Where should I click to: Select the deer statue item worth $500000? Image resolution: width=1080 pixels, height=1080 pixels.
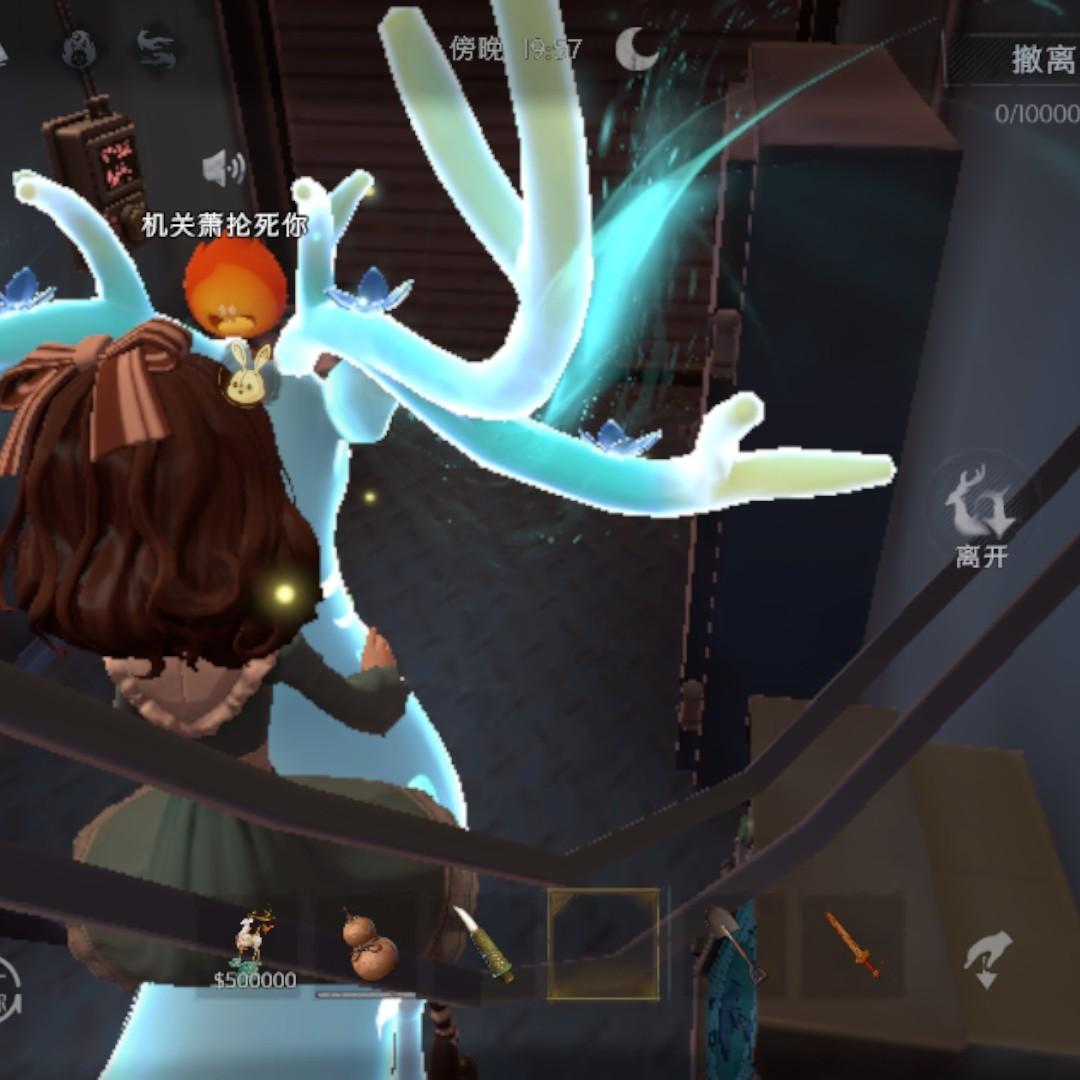[254, 945]
